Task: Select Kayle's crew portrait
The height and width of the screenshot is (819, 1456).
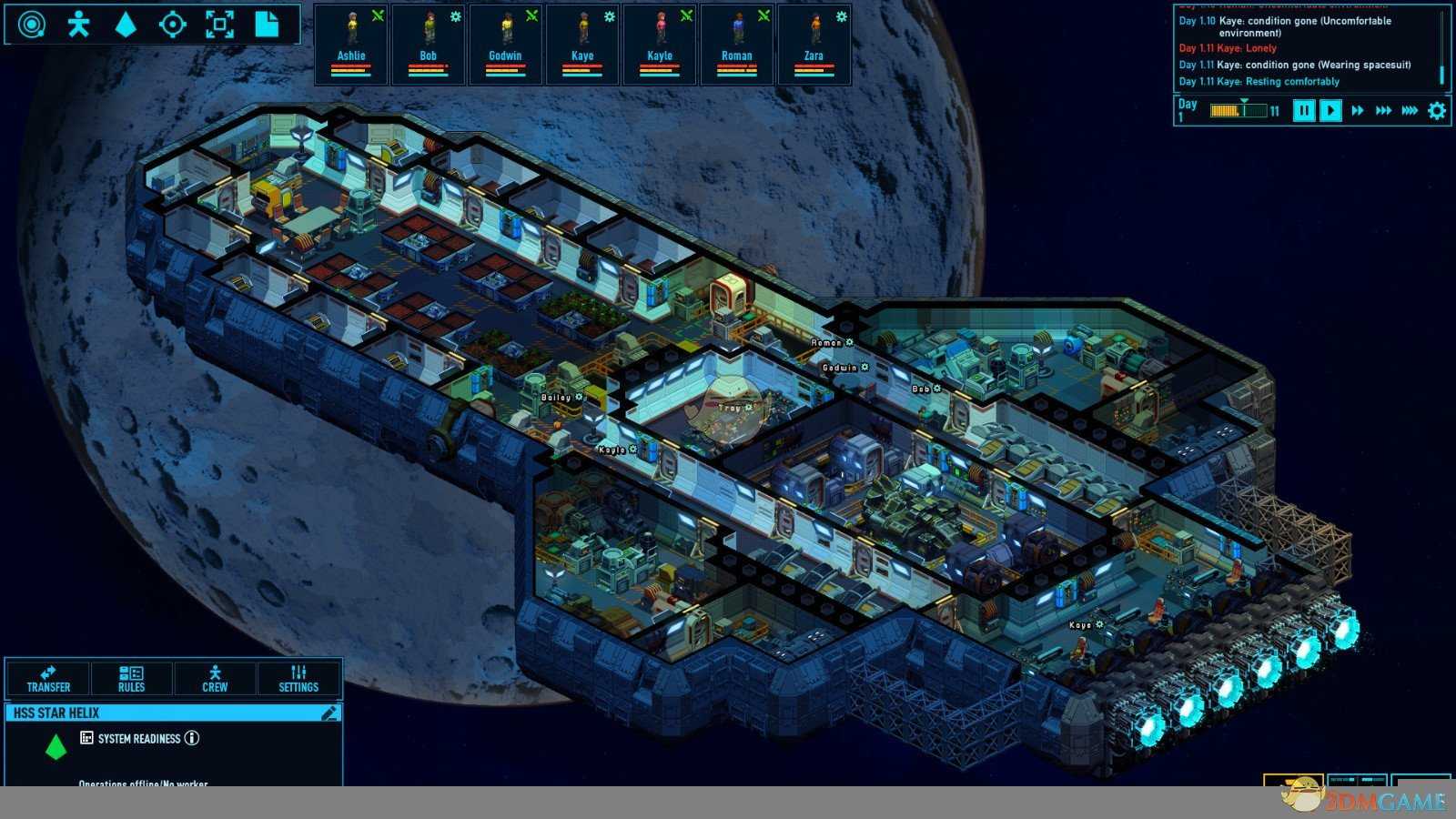Action: coord(660,45)
